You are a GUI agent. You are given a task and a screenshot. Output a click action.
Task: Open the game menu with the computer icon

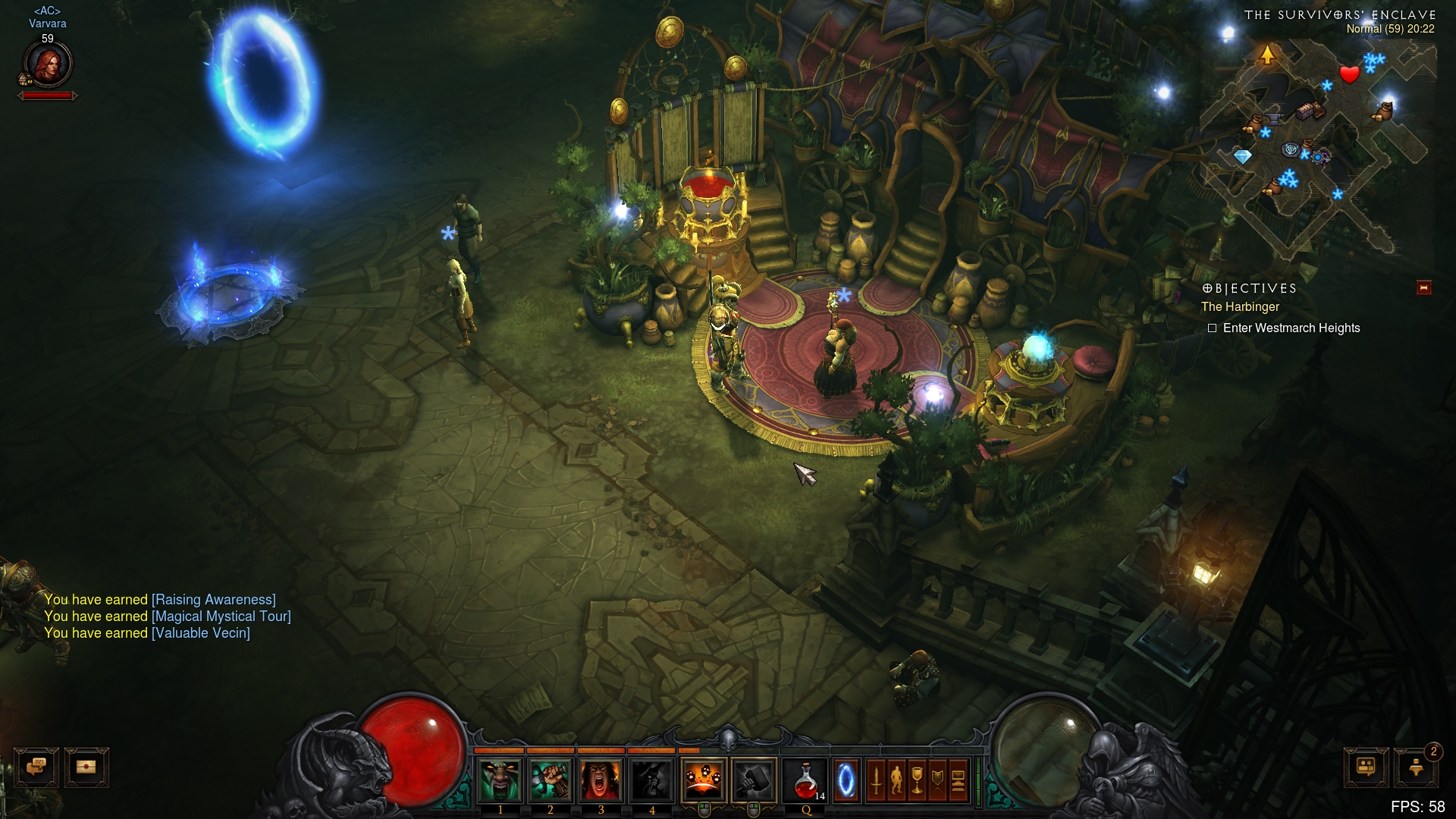click(958, 780)
